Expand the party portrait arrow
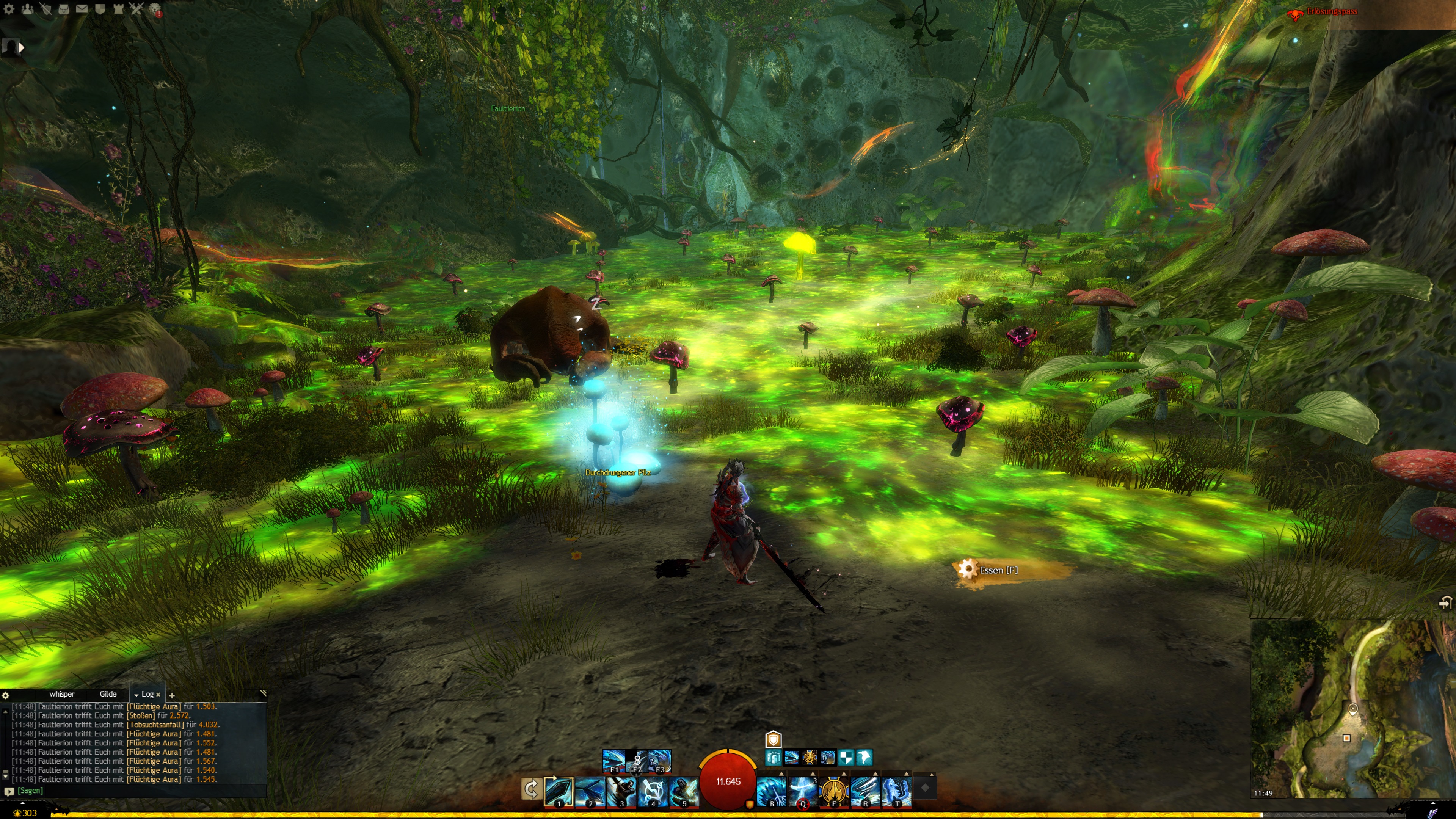The image size is (1456, 819). pyautogui.click(x=22, y=48)
